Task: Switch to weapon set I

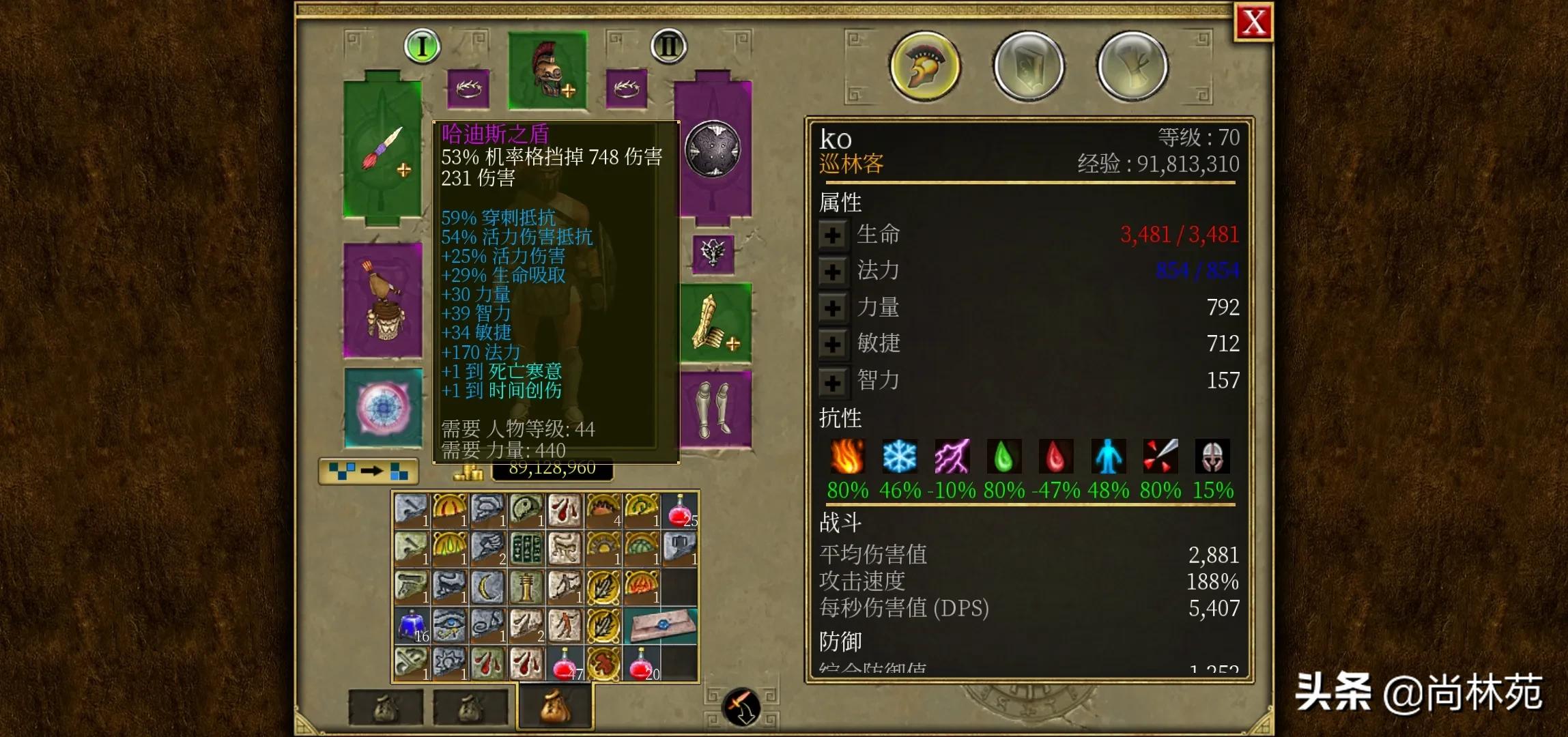Action: pos(422,46)
